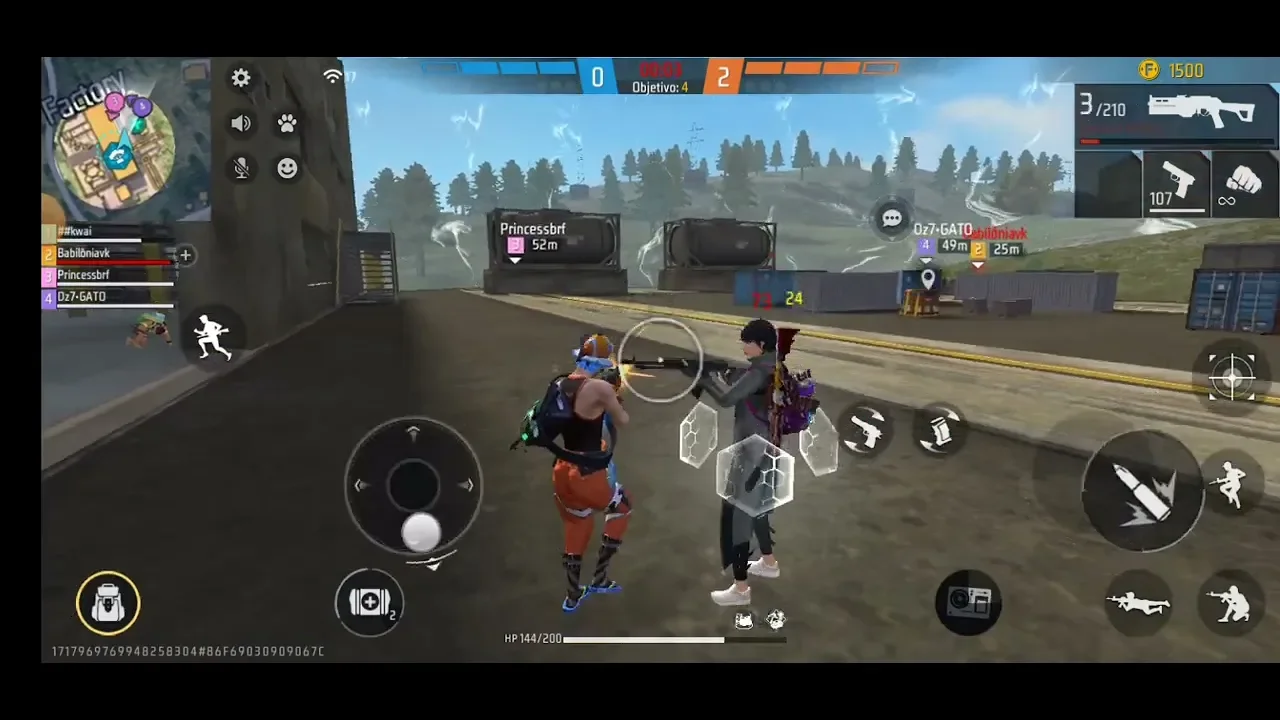Switch to the pistol weapon slot
The height and width of the screenshot is (720, 1280).
click(1177, 184)
